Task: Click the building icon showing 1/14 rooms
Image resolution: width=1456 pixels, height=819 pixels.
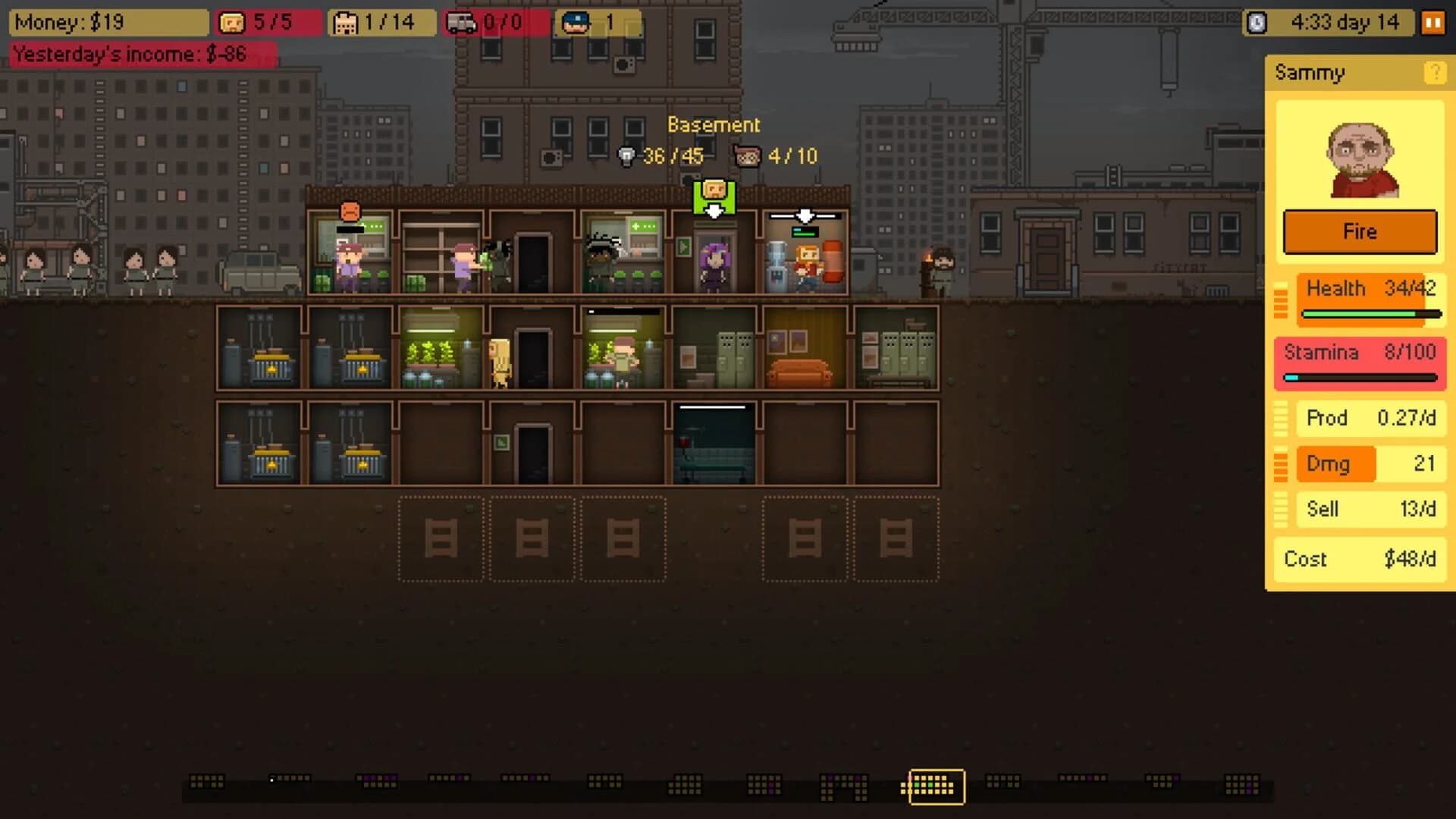Action: tap(347, 22)
